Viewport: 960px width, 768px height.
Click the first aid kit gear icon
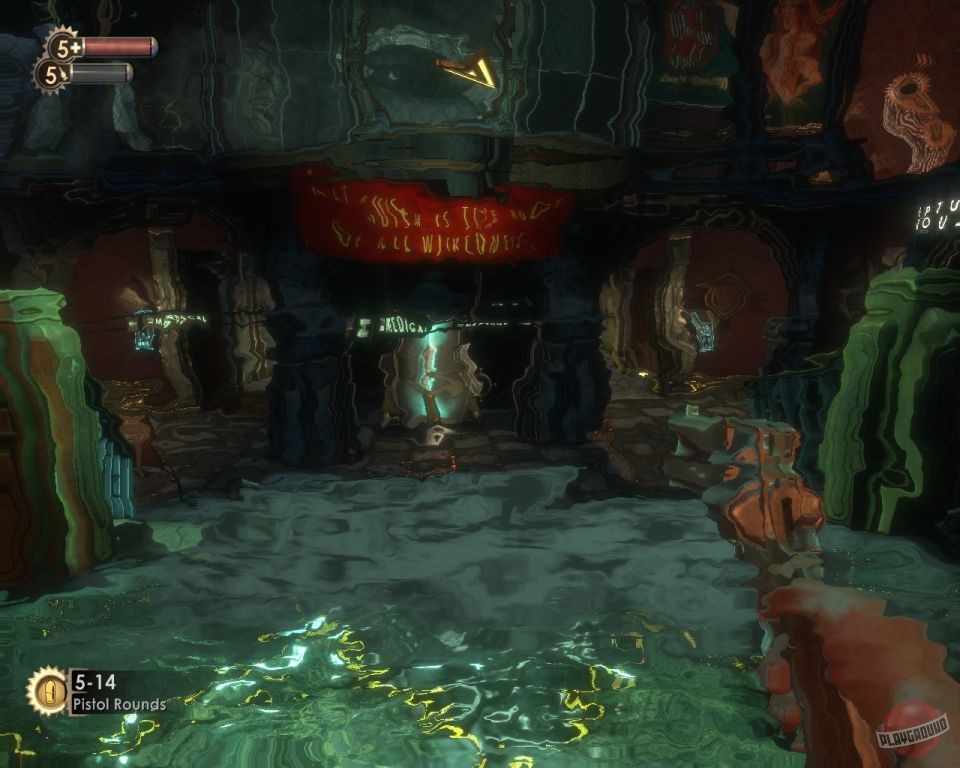pyautogui.click(x=64, y=46)
